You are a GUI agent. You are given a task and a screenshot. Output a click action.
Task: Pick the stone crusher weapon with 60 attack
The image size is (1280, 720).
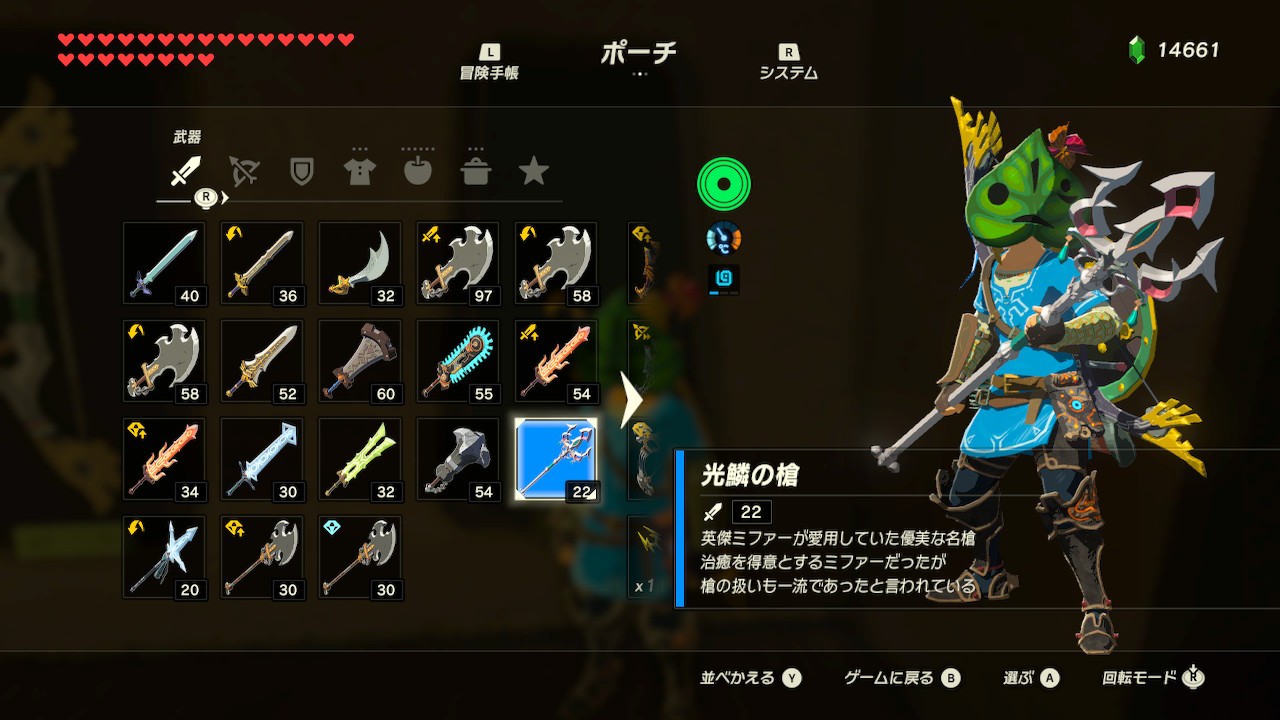point(360,361)
